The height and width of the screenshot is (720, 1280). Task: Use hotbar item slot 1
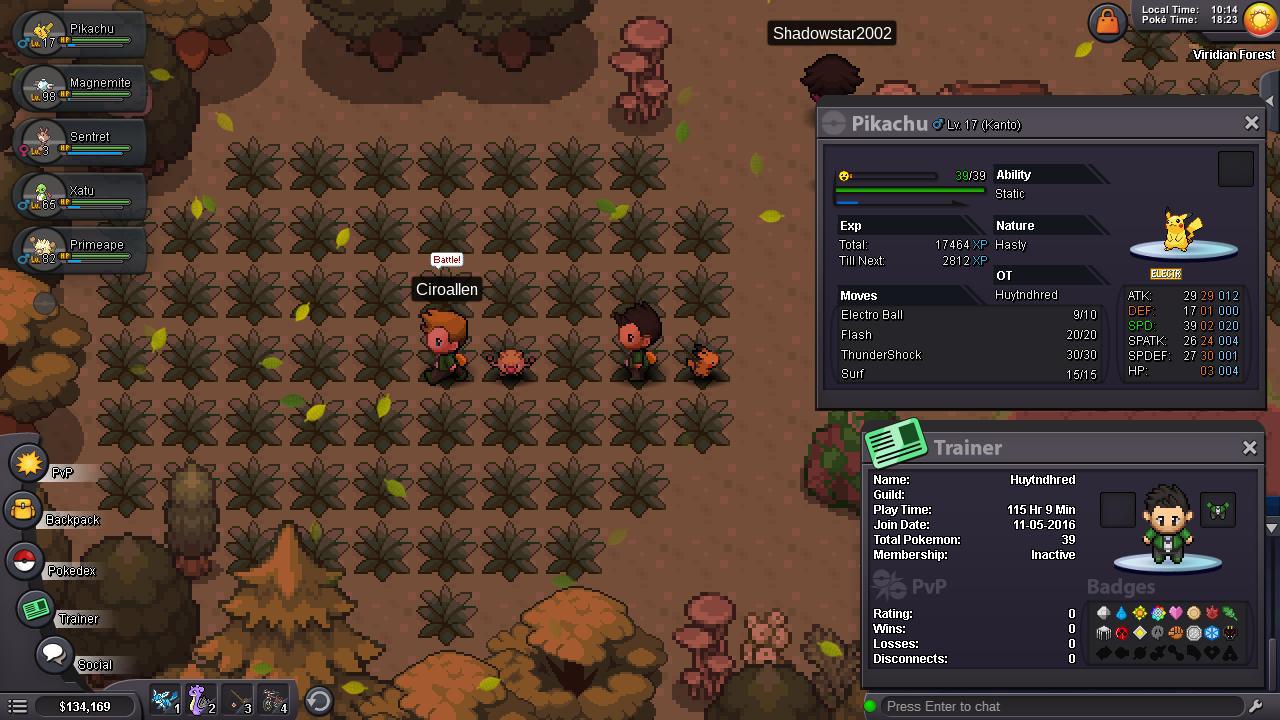point(166,702)
